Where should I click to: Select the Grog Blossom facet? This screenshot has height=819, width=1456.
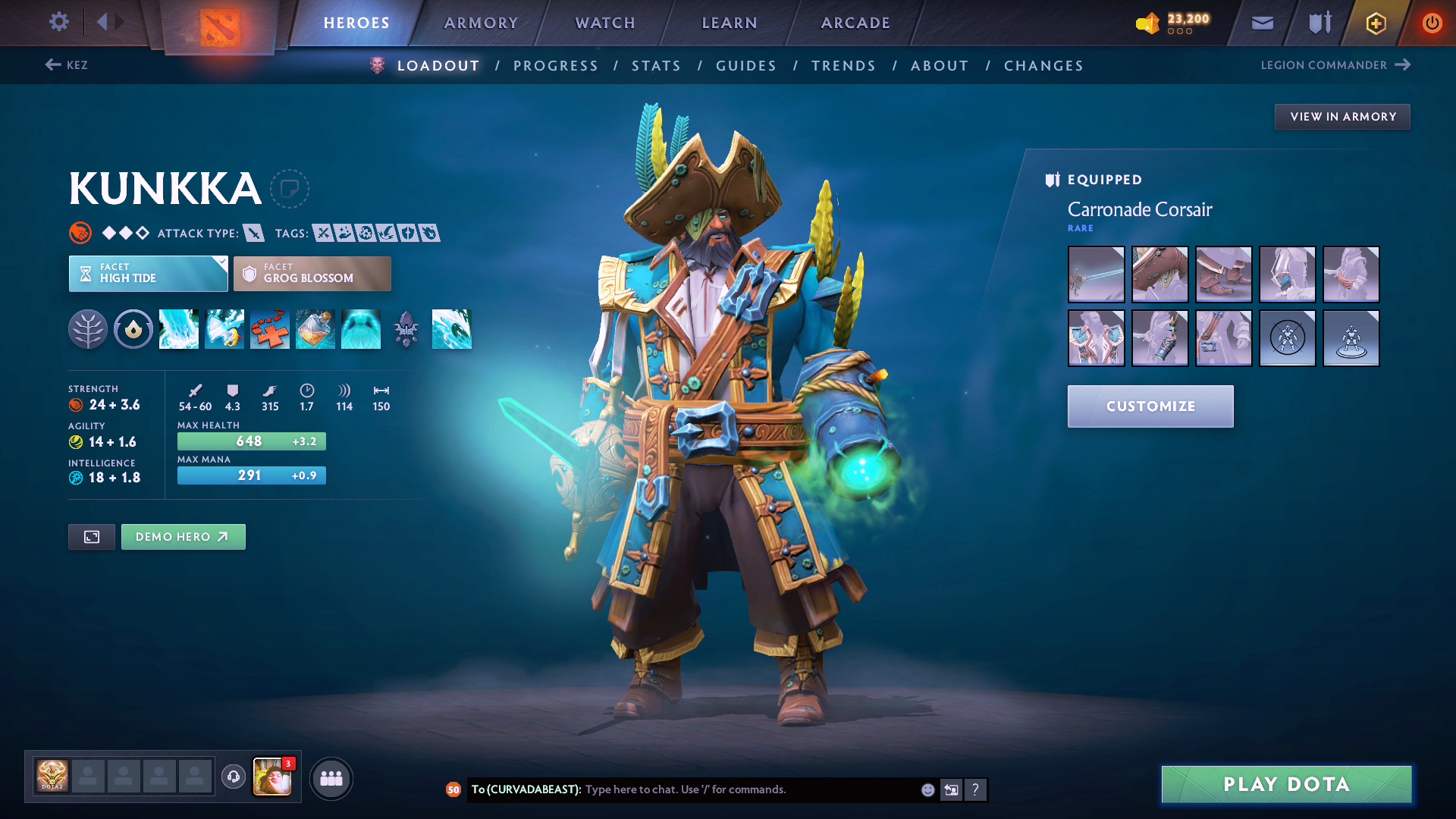point(312,274)
